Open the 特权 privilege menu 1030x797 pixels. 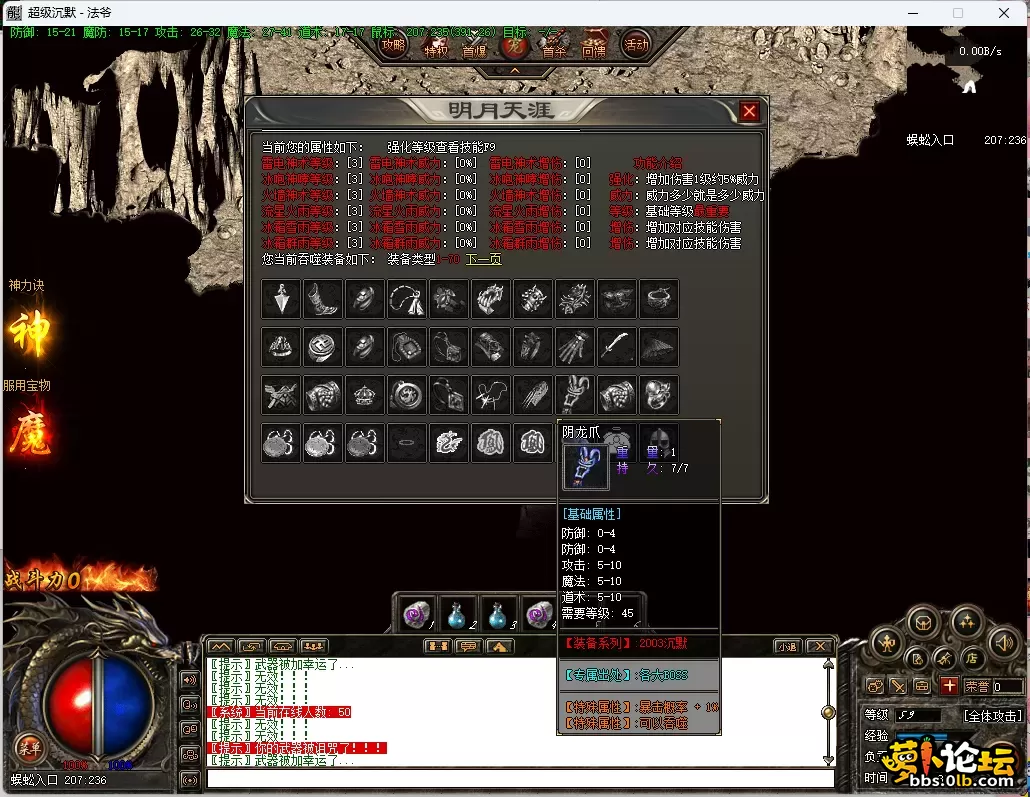point(436,47)
